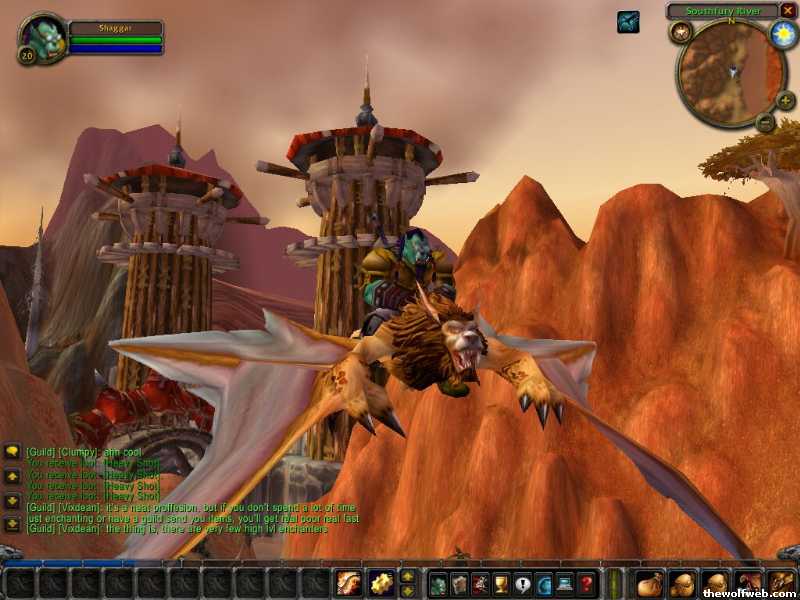Select the teal buff icon near the minimap
800x600 pixels.
click(628, 21)
